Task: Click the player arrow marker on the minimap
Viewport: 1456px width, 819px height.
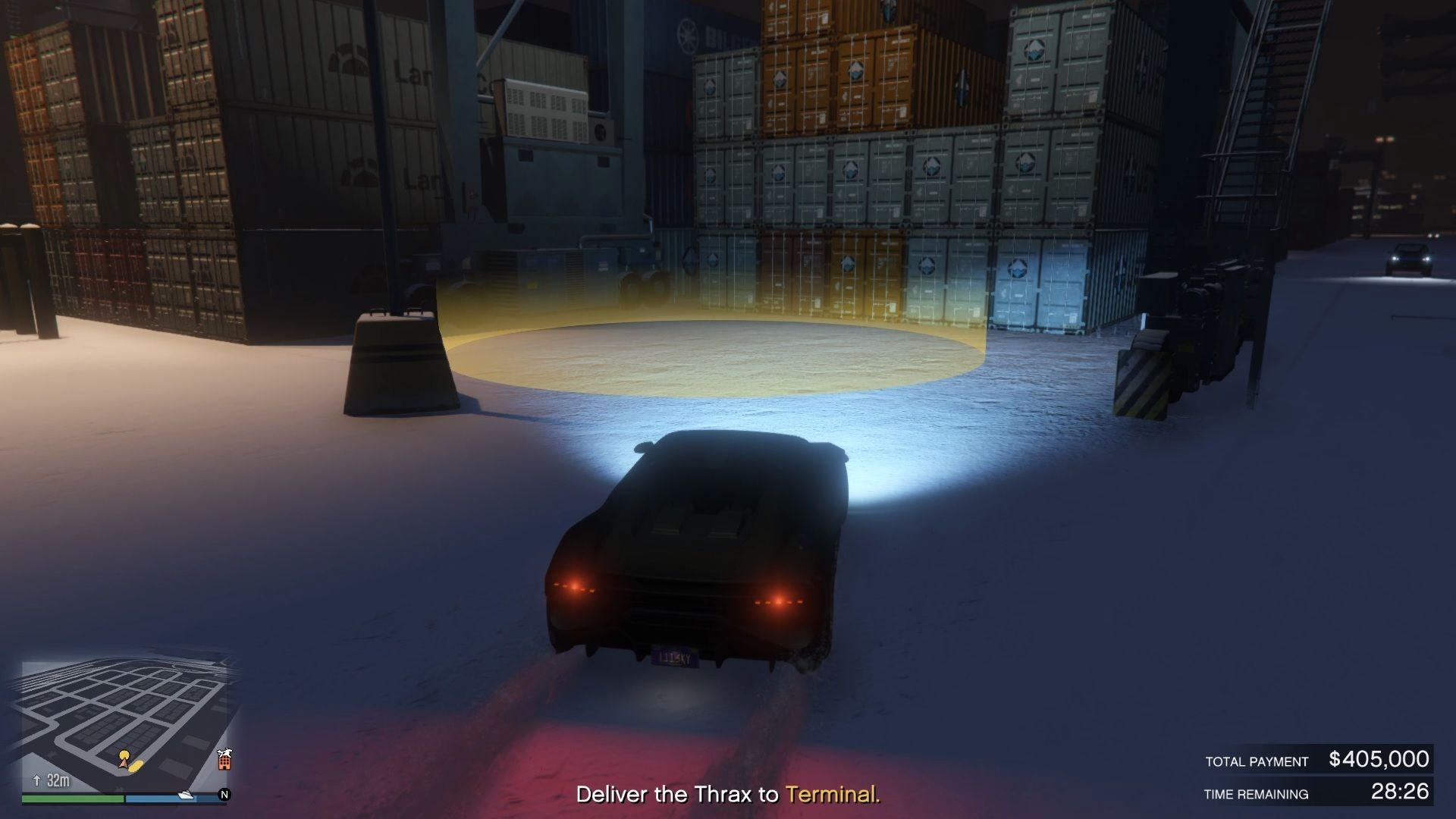Action: (x=123, y=764)
